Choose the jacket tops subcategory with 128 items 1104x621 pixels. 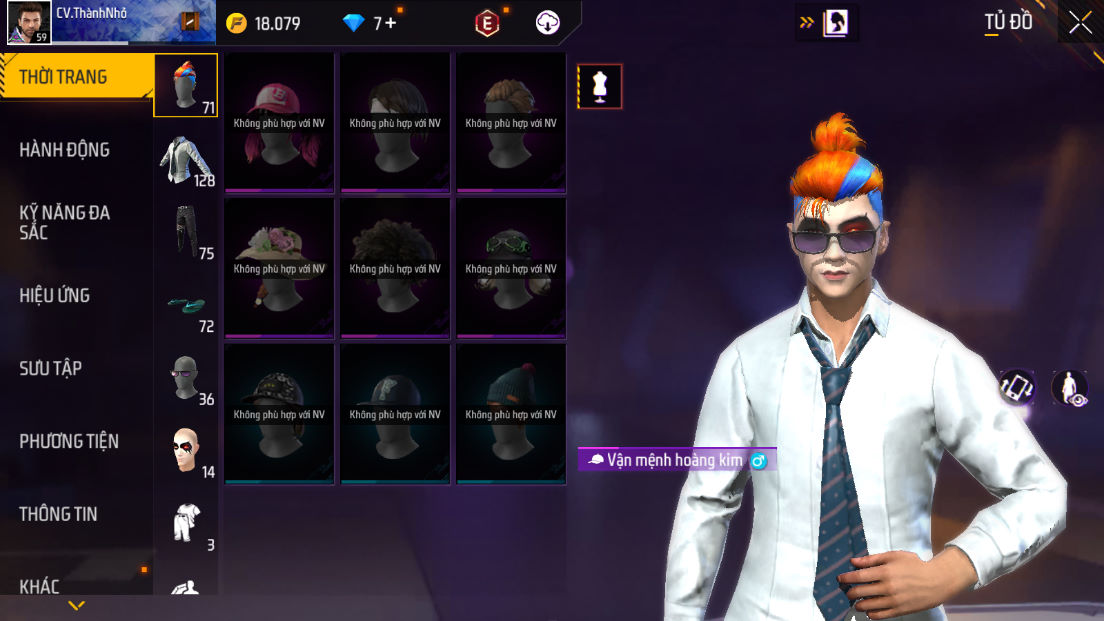(x=186, y=159)
